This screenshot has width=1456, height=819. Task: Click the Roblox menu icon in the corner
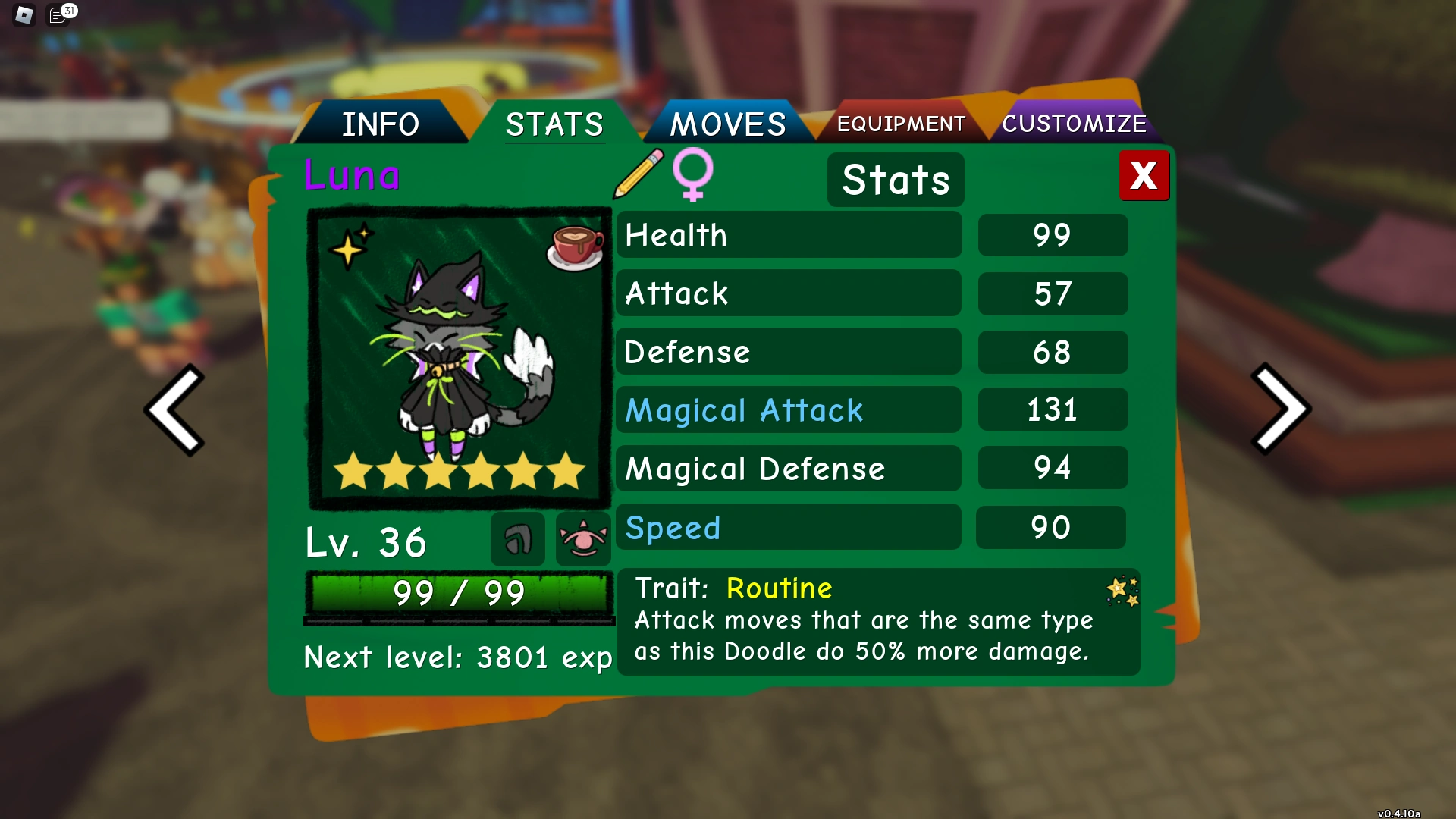tap(23, 15)
